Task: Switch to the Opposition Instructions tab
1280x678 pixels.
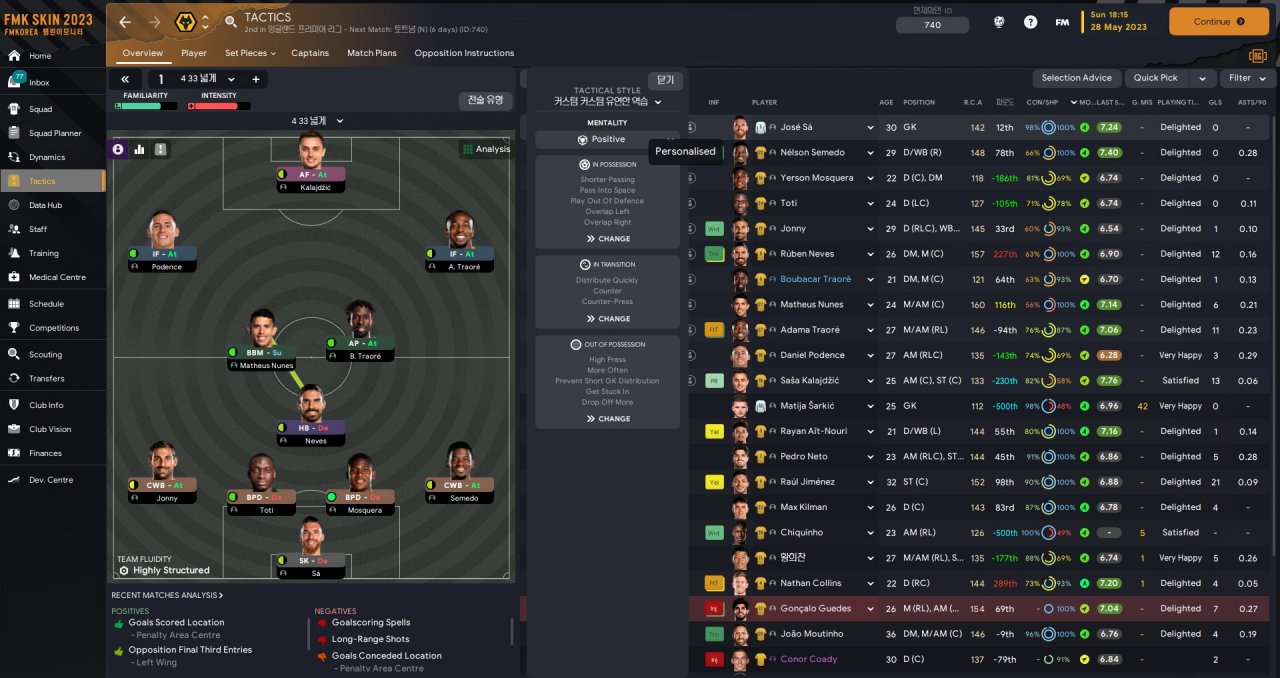Action: click(463, 53)
